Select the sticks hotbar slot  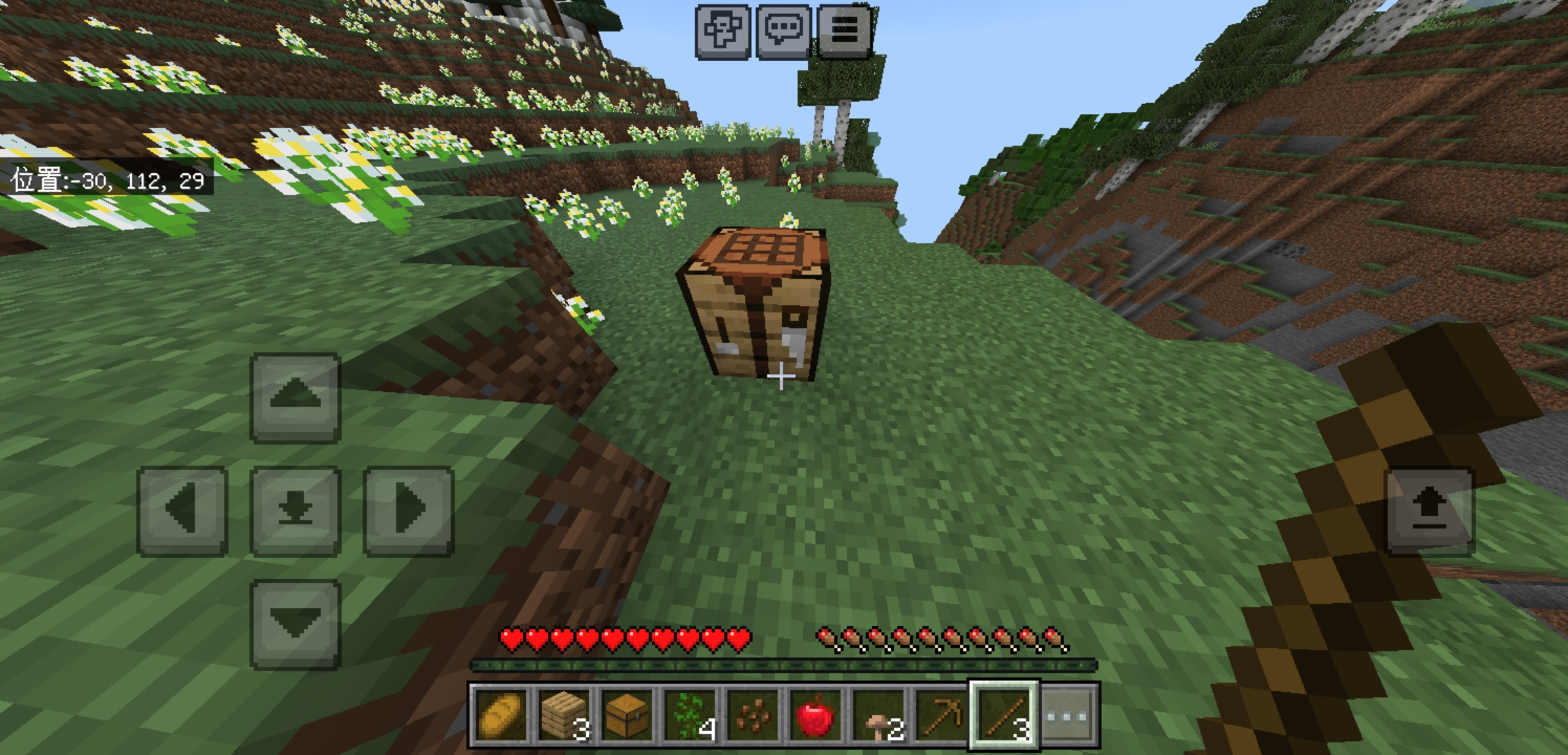coord(1003,715)
